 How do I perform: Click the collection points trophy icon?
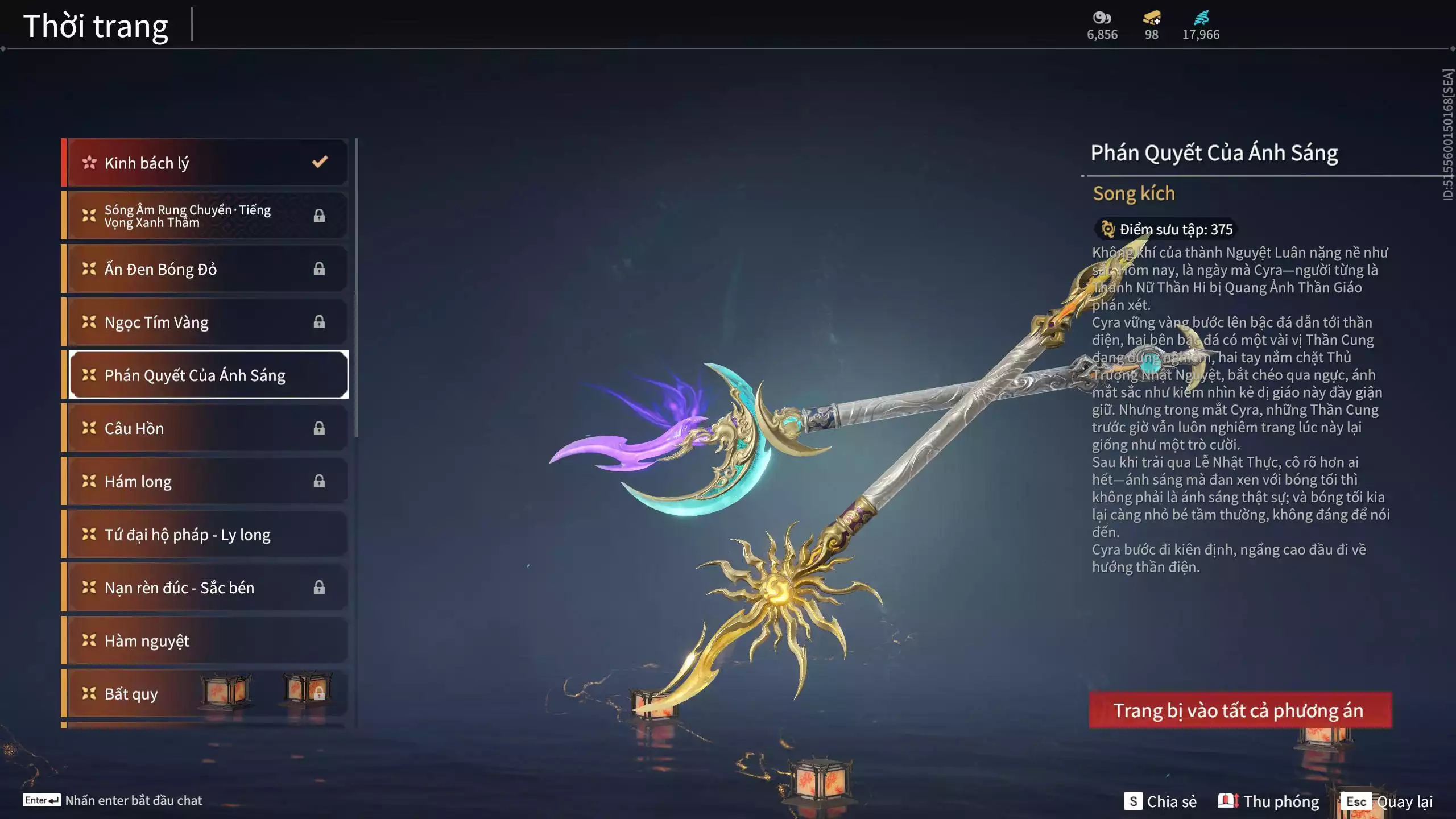coord(1107,229)
